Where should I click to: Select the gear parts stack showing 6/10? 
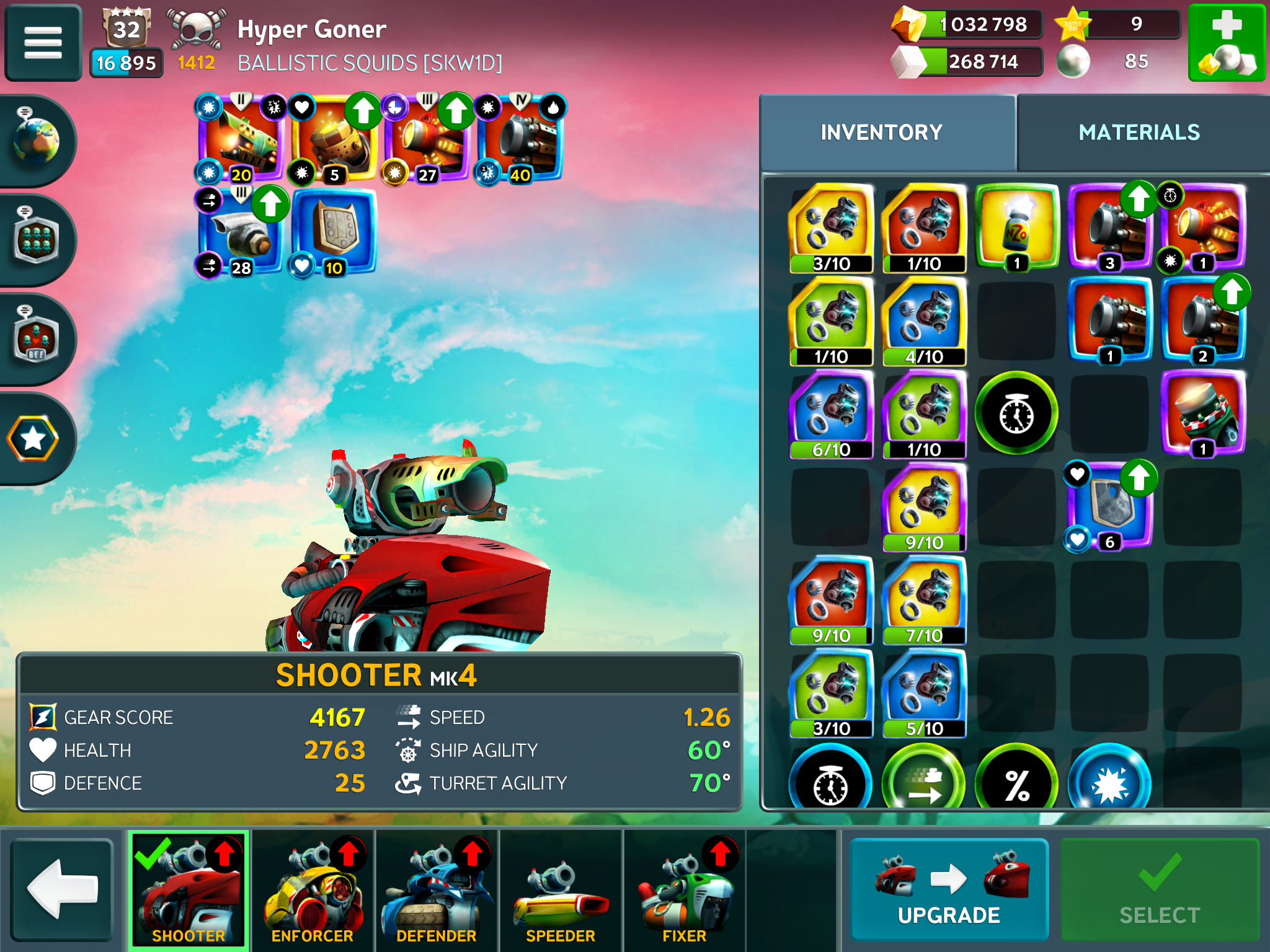831,413
